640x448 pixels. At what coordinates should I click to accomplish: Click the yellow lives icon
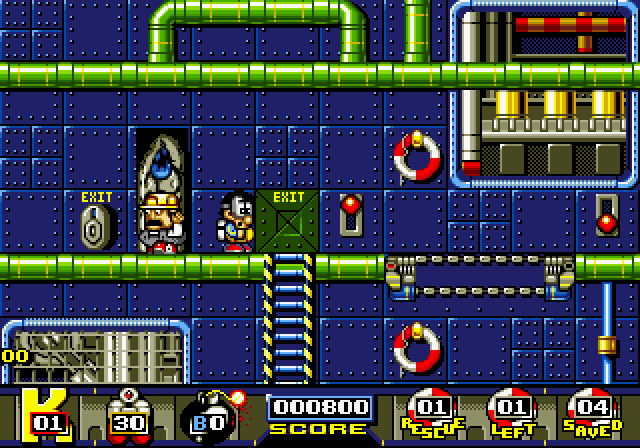click(43, 415)
